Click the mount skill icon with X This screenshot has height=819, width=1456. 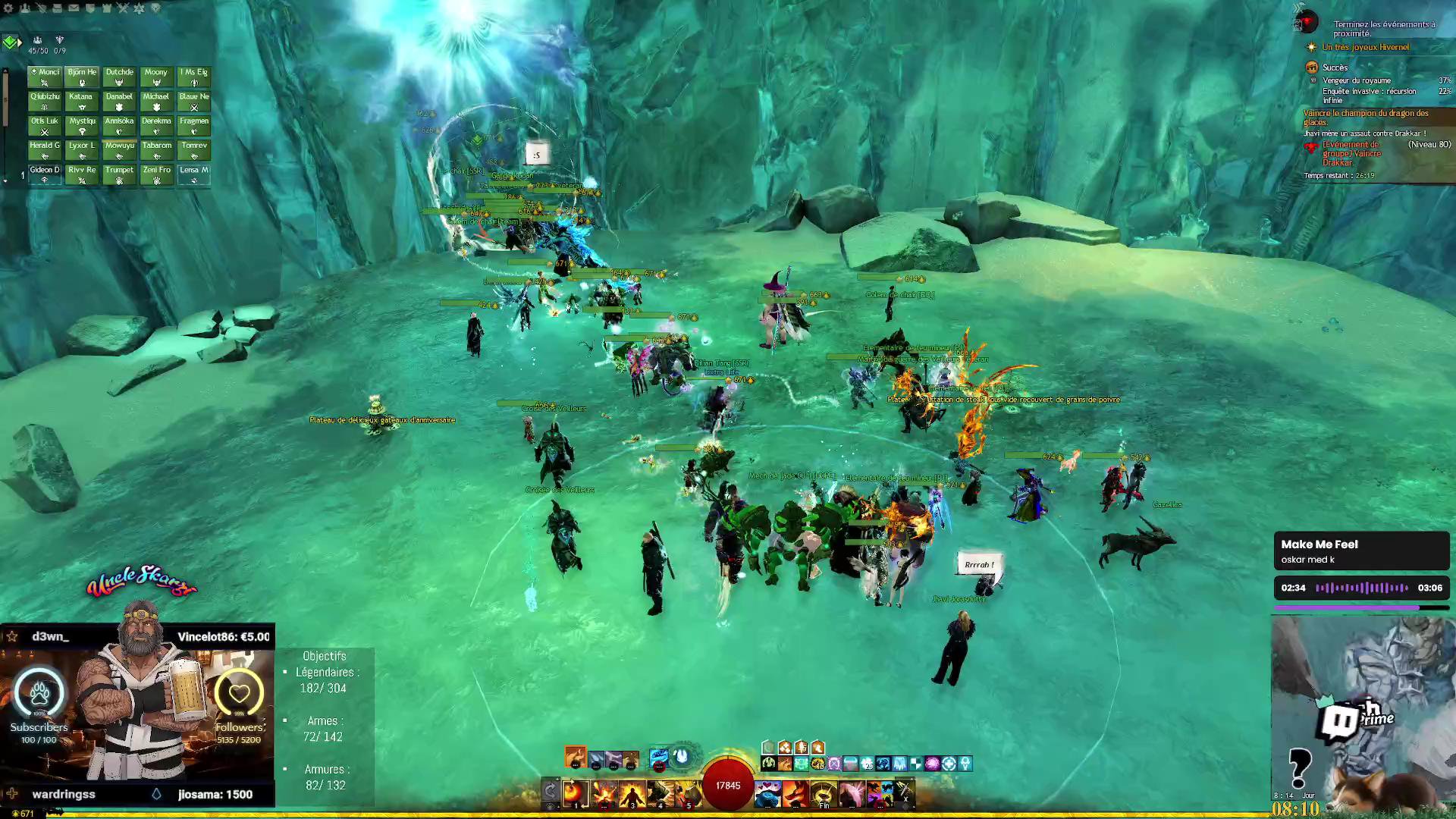coord(905,793)
